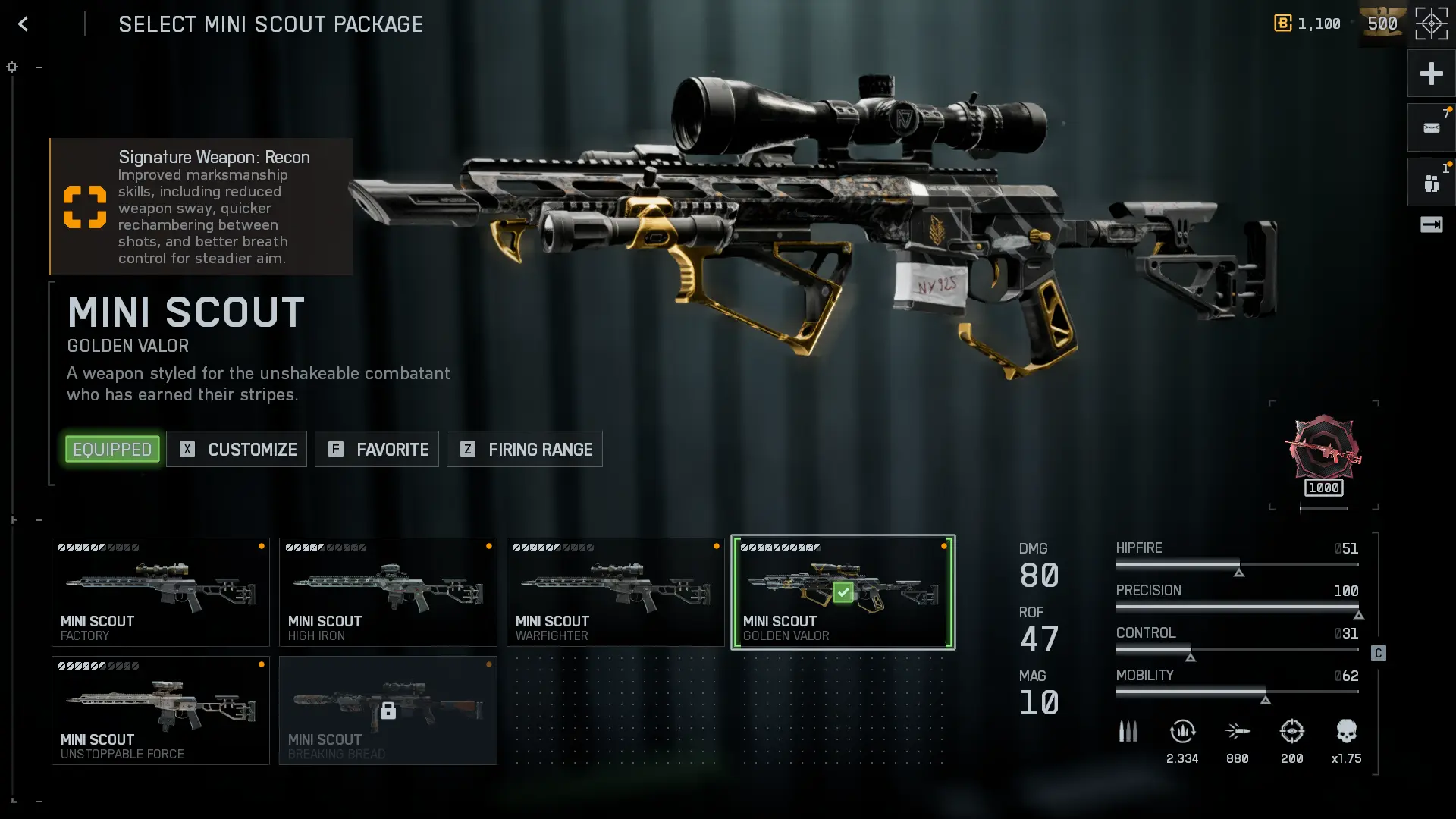Mark weapon as Favorite
The width and height of the screenshot is (1456, 819).
click(x=377, y=449)
